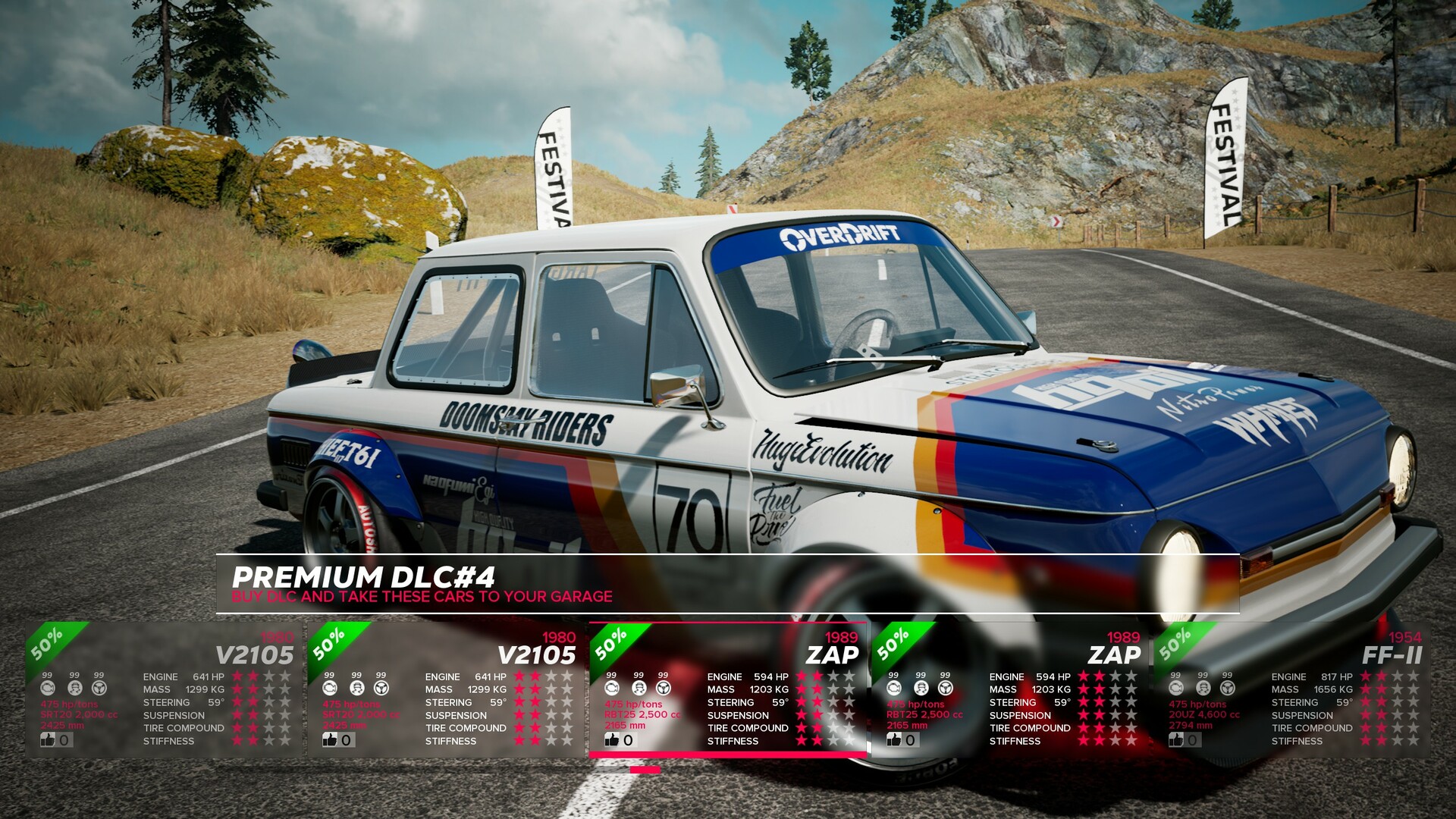Click the engine icon on the selected ZAP card
The width and height of the screenshot is (1456, 819).
point(613,687)
